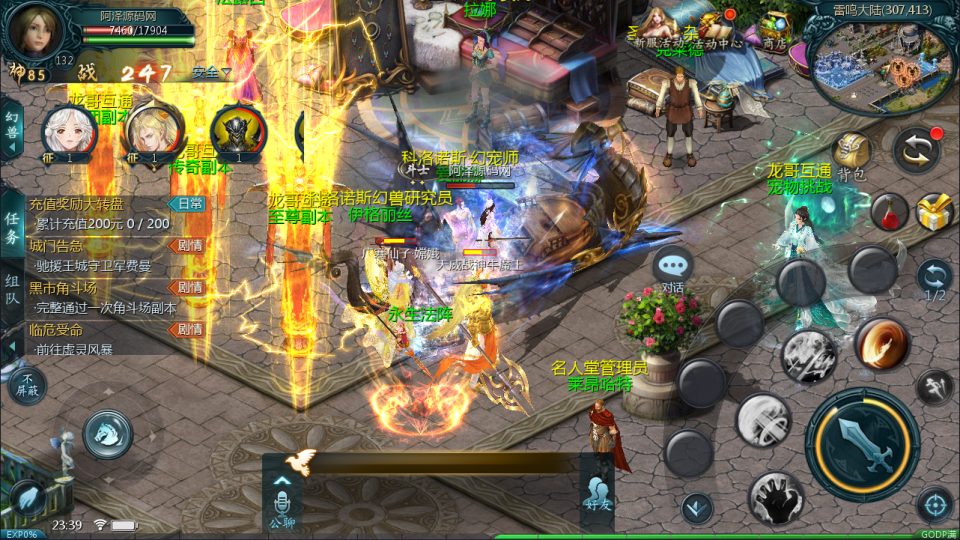The width and height of the screenshot is (960, 540).
Task: Switch to the 组队 team tab
Action: [x=12, y=297]
